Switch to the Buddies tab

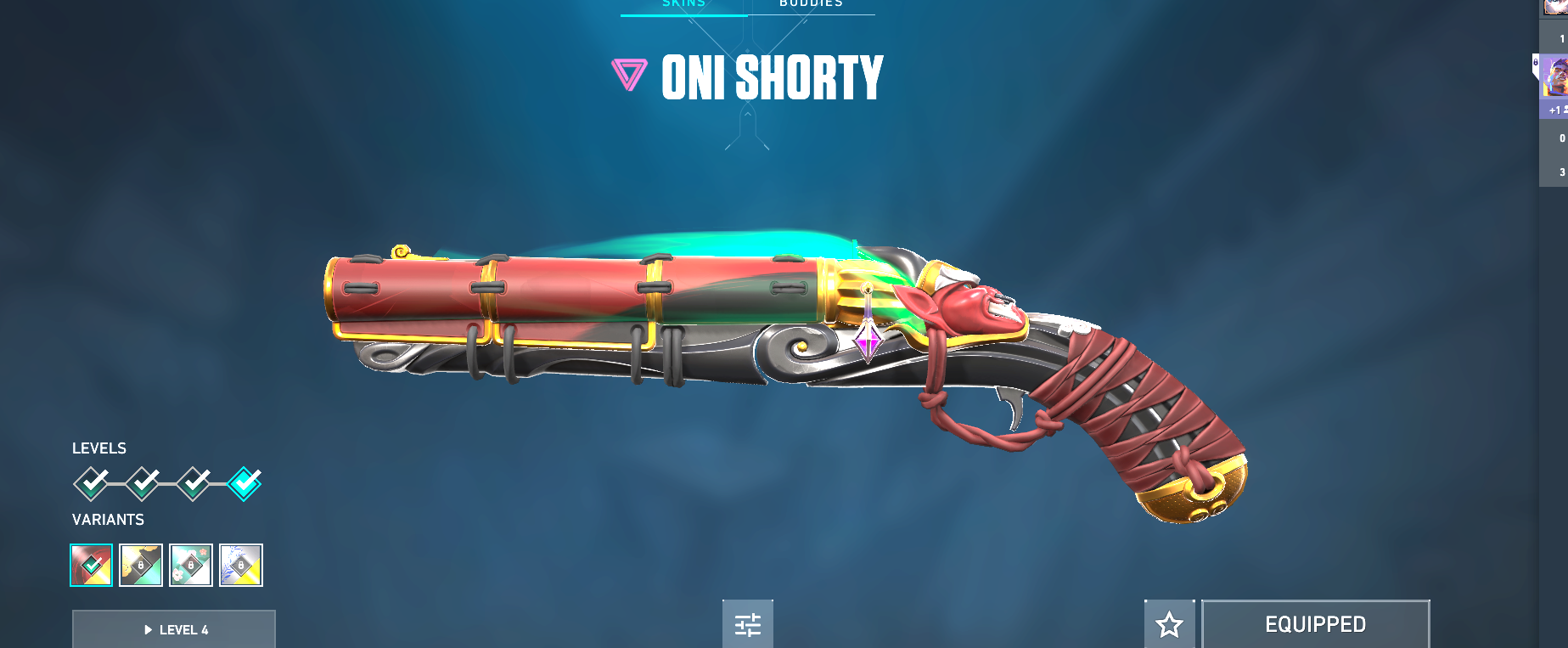tap(811, 4)
